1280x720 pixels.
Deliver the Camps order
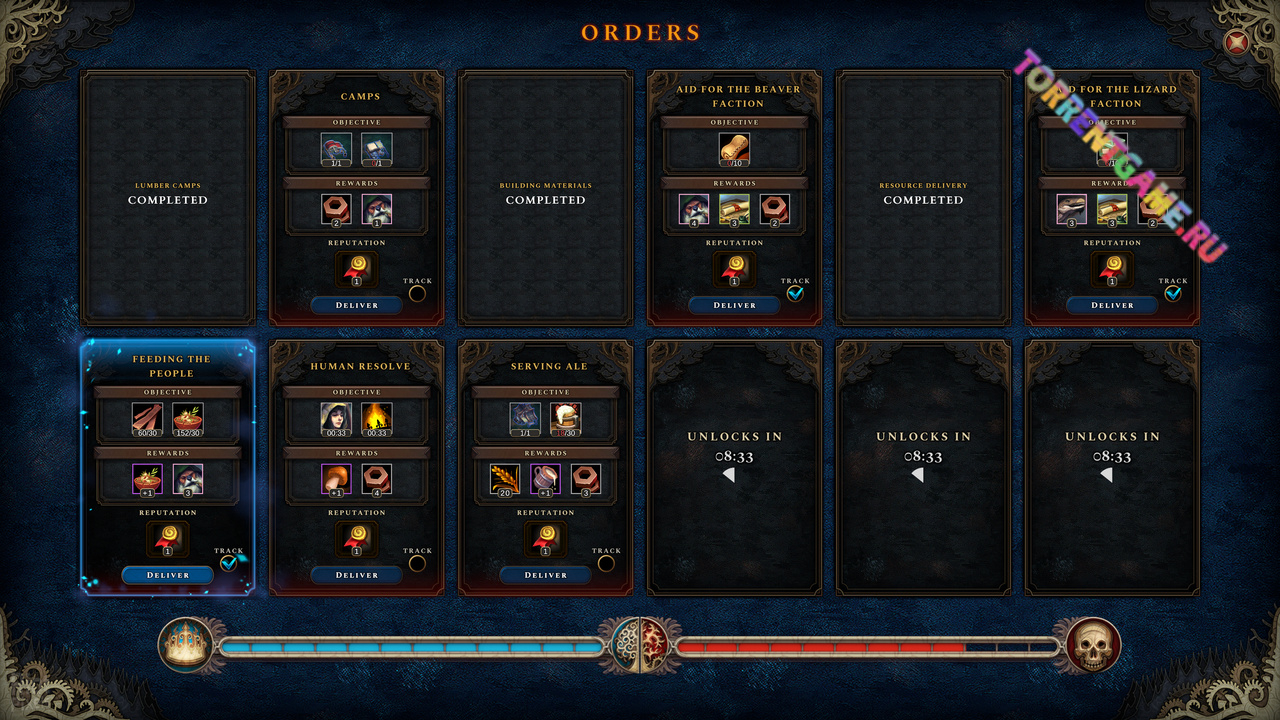pos(356,305)
